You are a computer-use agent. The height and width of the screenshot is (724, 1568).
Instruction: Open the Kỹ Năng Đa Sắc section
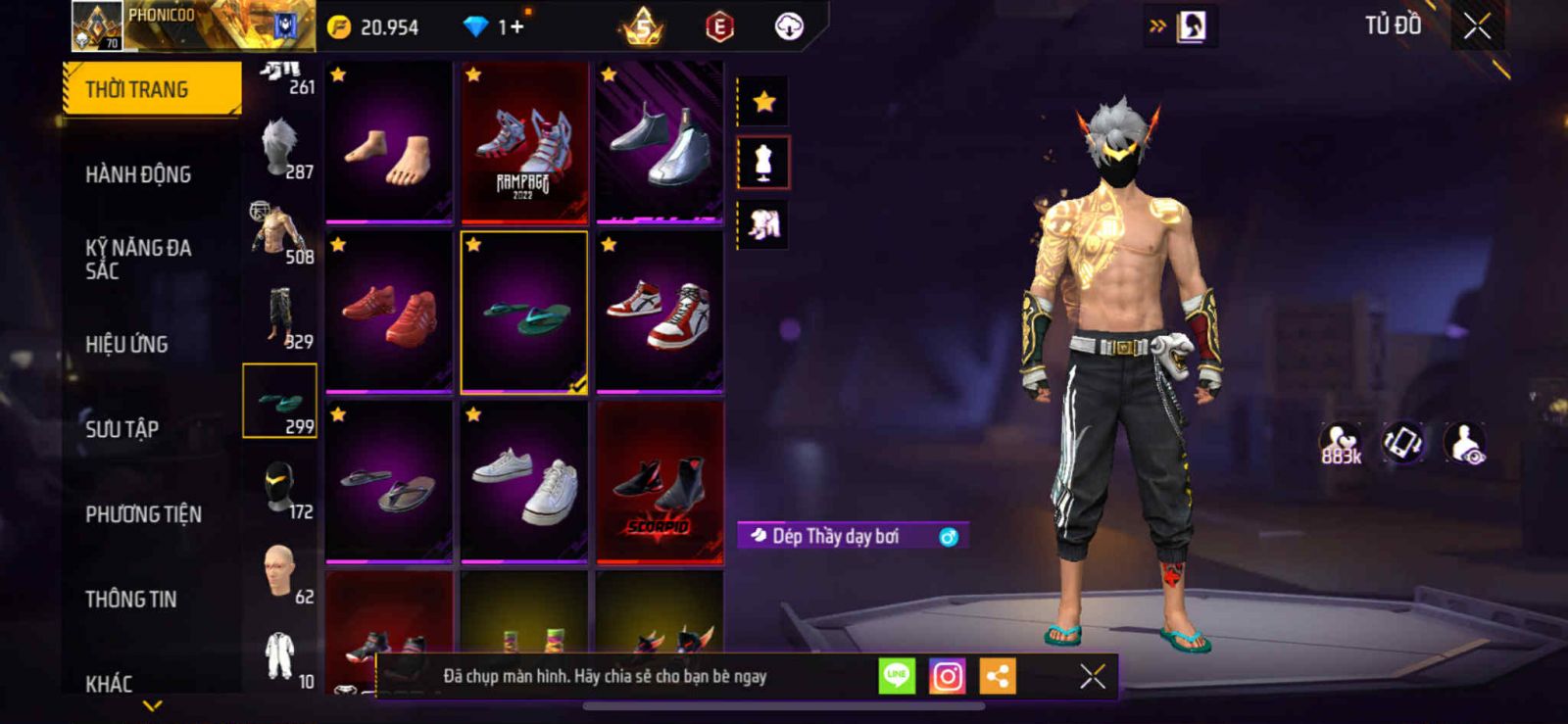138,260
